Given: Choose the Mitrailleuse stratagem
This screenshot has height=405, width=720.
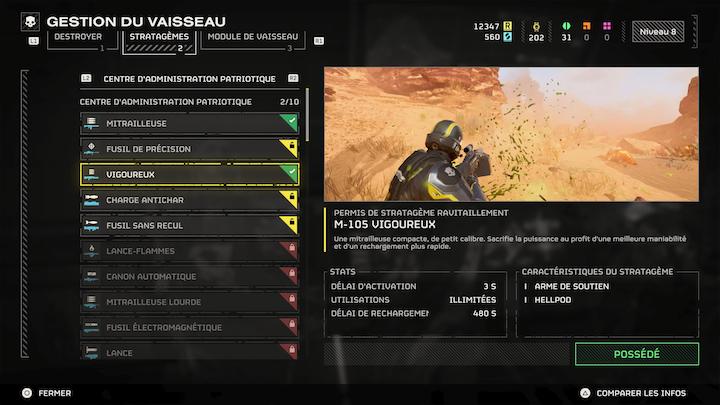Looking at the screenshot, I should (x=189, y=124).
